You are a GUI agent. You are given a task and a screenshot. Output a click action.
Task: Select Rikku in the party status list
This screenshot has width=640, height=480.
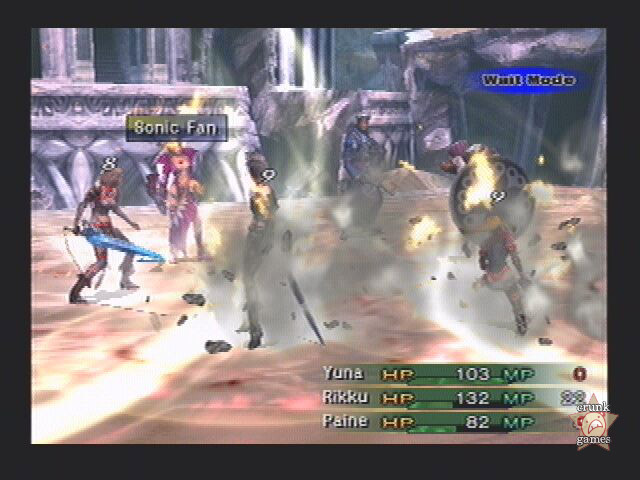(x=346, y=398)
